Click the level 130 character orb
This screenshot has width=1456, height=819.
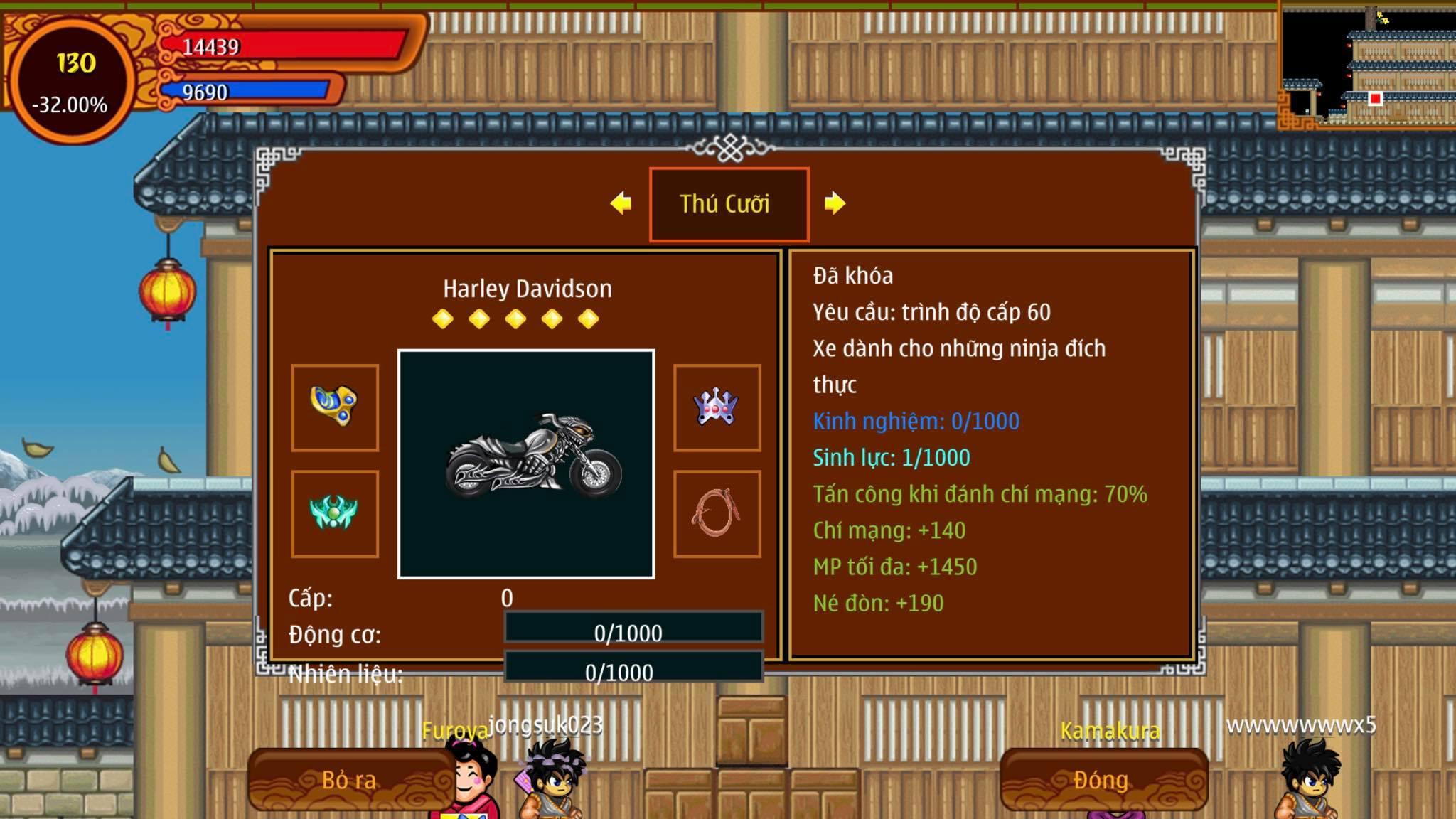pyautogui.click(x=71, y=80)
